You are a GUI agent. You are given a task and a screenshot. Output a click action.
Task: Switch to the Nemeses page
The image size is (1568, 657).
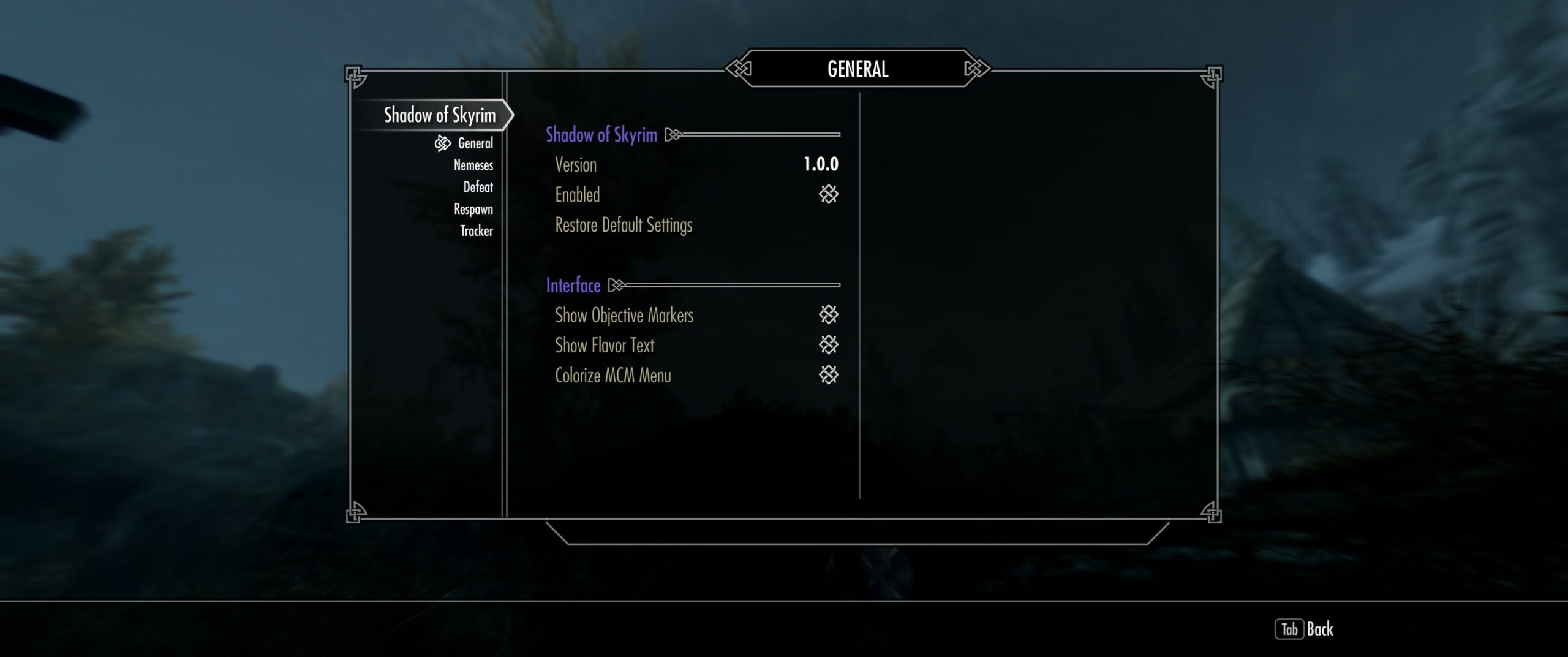point(473,165)
